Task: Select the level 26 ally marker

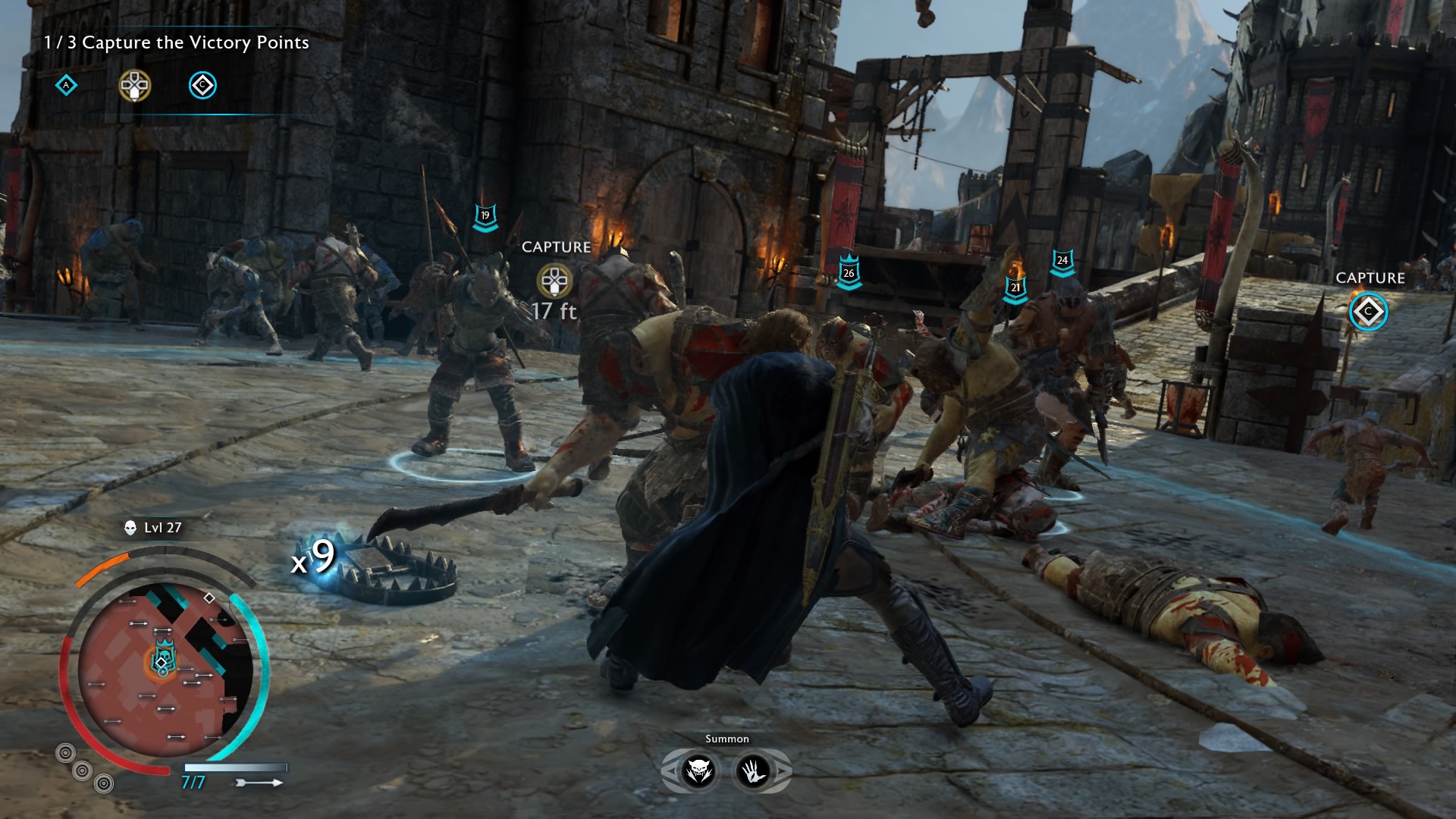Action: click(849, 274)
